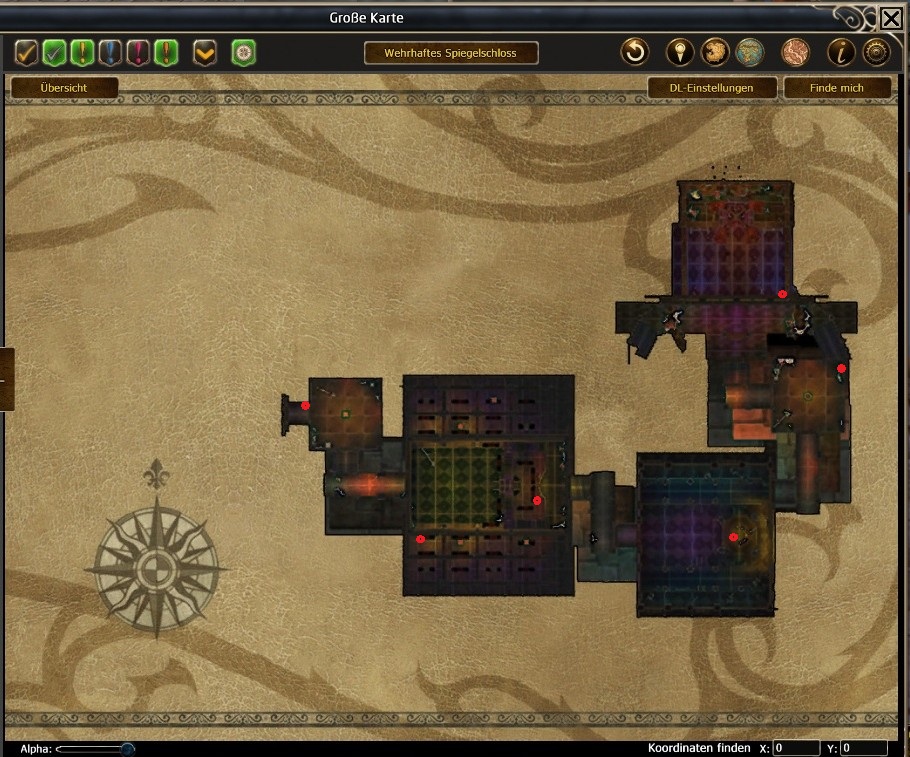Toggle the pink exclamation mark filter
910x757 pixels.
[x=139, y=53]
